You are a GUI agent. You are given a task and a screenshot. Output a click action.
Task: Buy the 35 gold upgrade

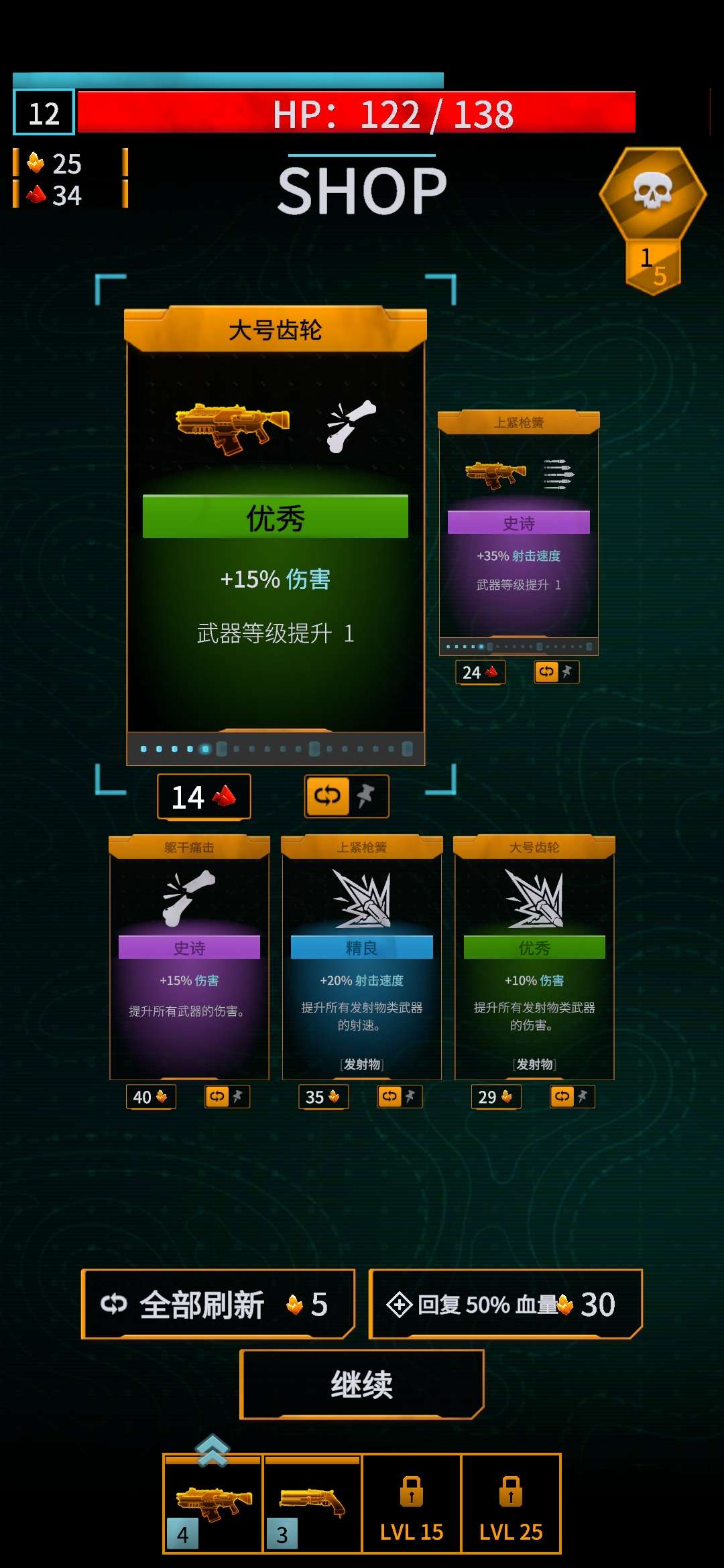pos(323,1097)
